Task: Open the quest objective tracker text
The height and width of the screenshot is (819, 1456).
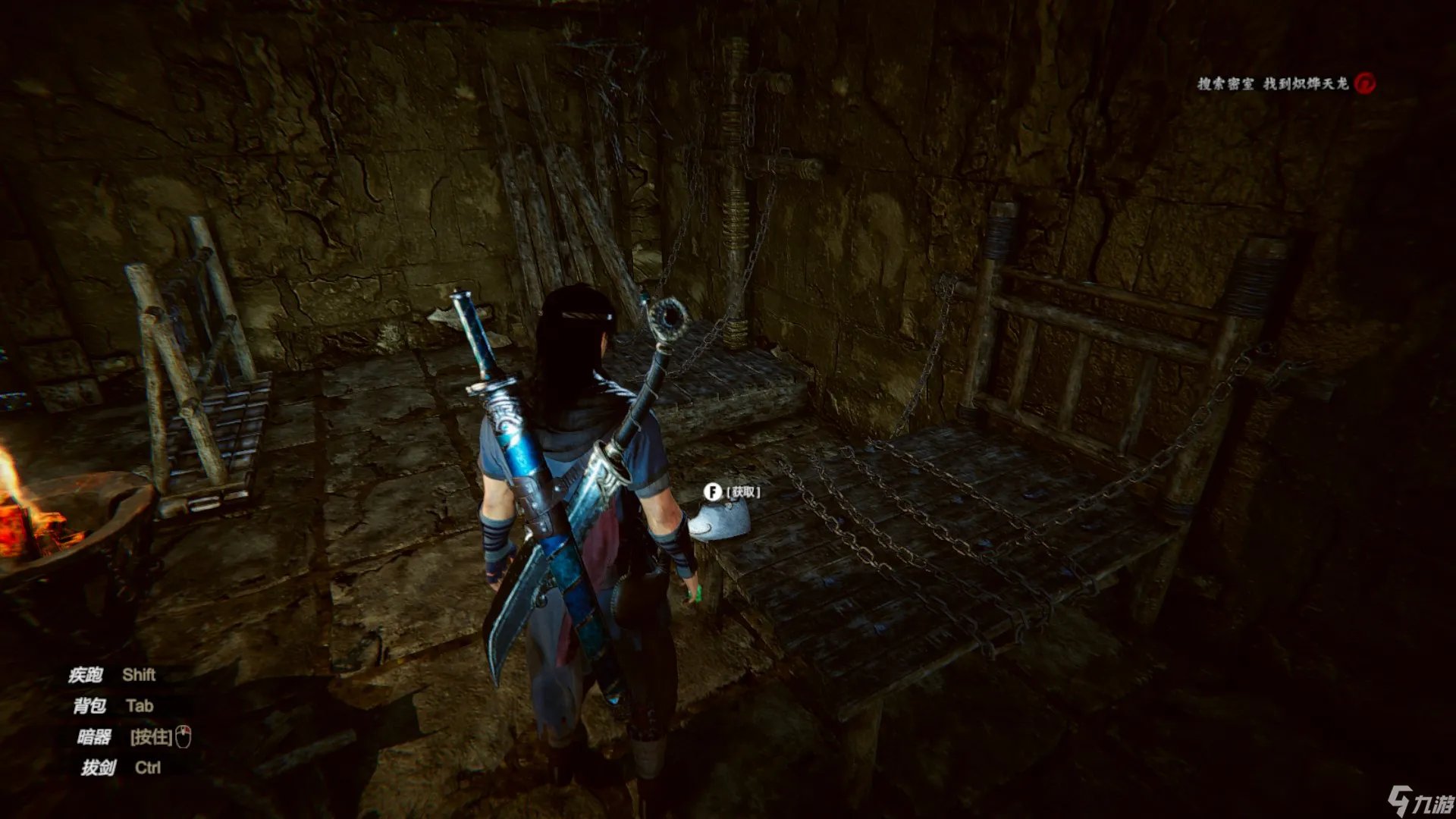Action: coord(1272,83)
